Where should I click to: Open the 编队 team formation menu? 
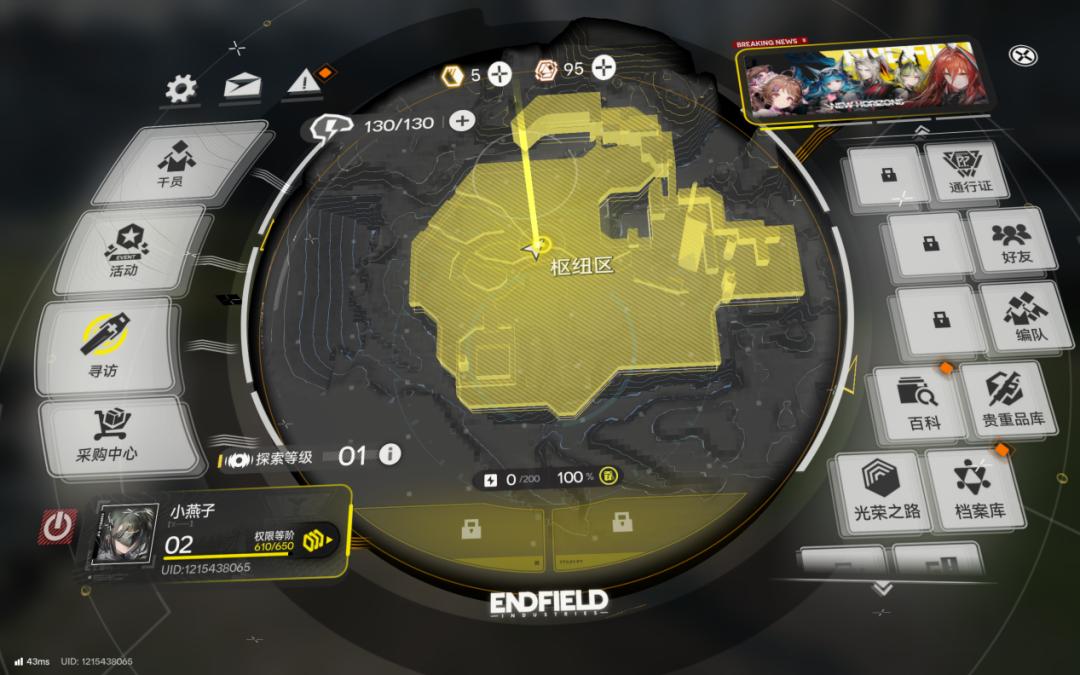point(1019,318)
